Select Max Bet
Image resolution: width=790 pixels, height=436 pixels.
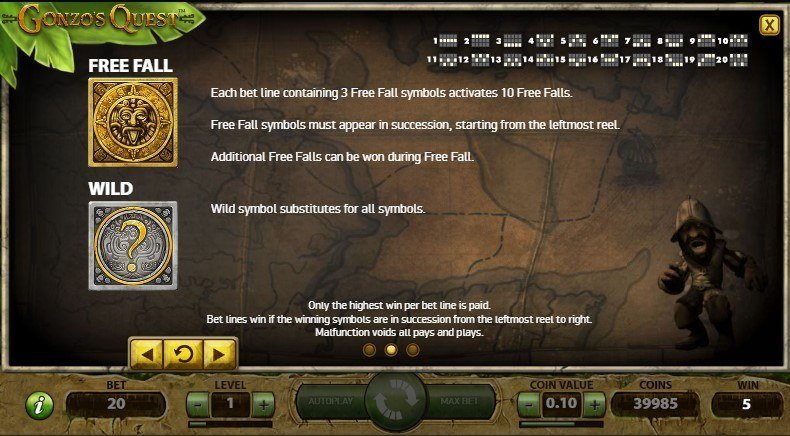coord(461,402)
